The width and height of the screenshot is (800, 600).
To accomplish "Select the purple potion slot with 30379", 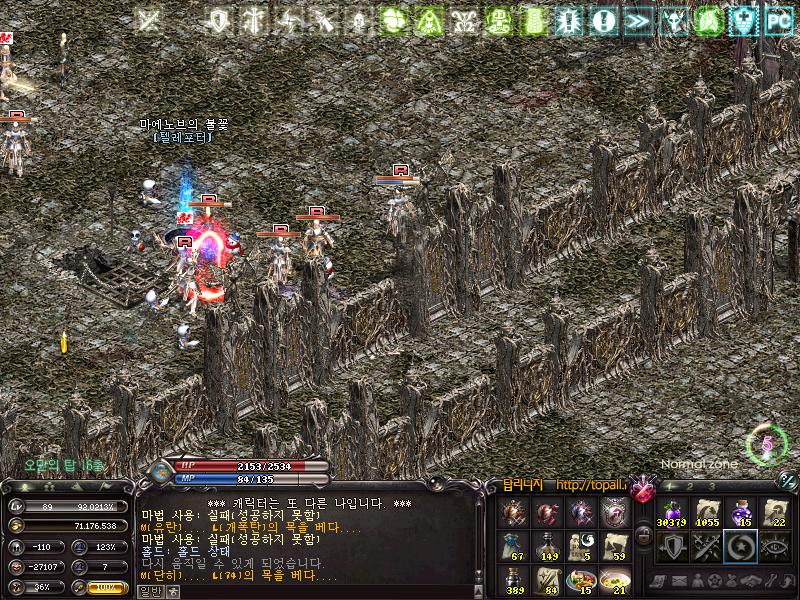I will pos(672,512).
